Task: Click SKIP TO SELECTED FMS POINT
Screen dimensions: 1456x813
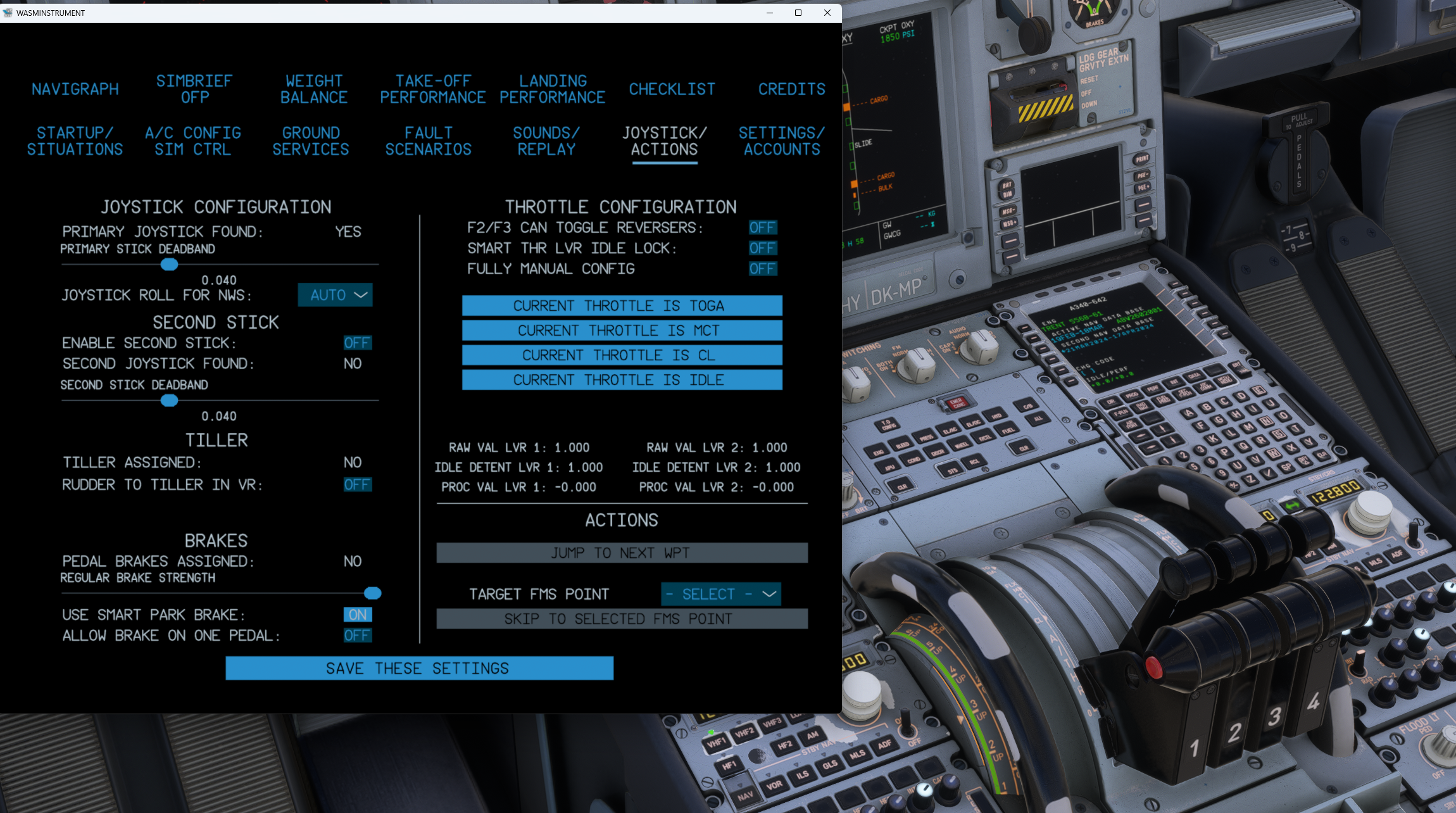Action: [x=622, y=619]
